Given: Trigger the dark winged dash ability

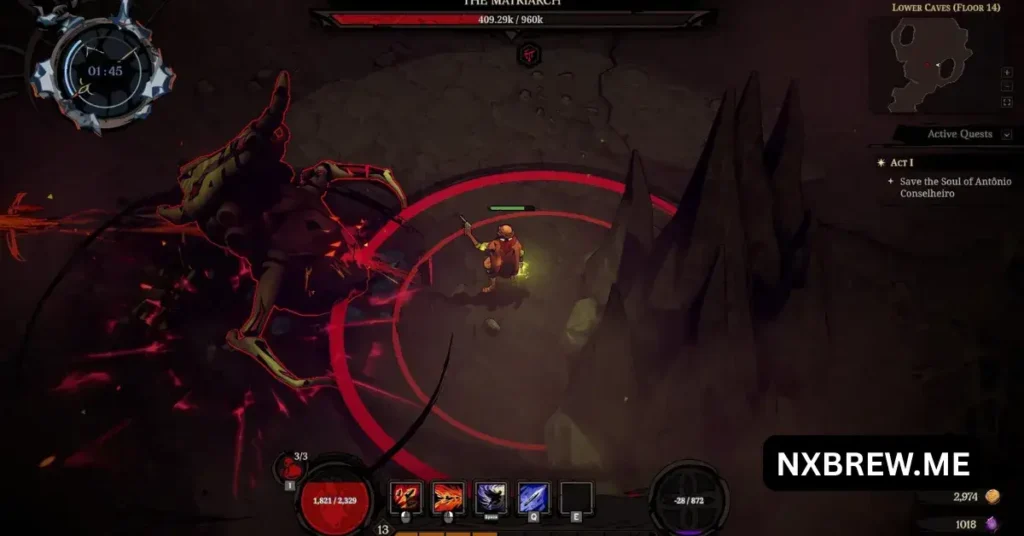Looking at the screenshot, I should pyautogui.click(x=491, y=496).
